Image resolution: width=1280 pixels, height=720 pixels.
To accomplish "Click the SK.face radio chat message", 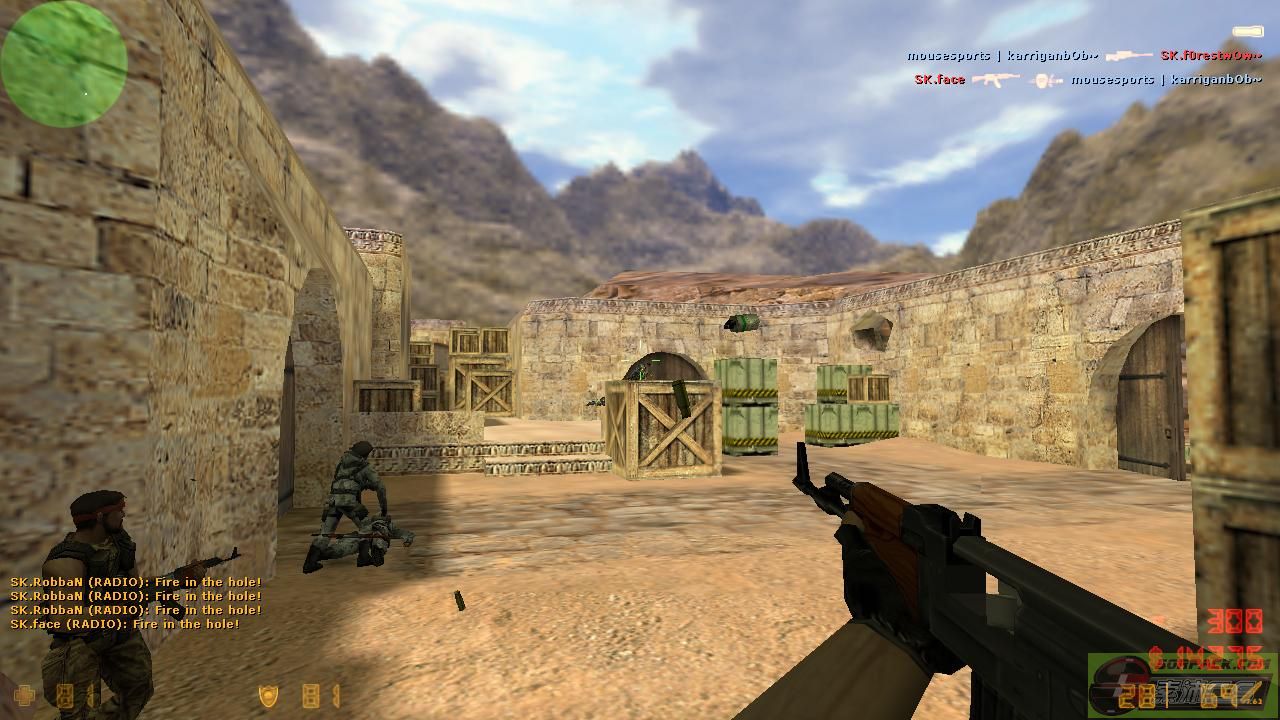I will [x=125, y=624].
